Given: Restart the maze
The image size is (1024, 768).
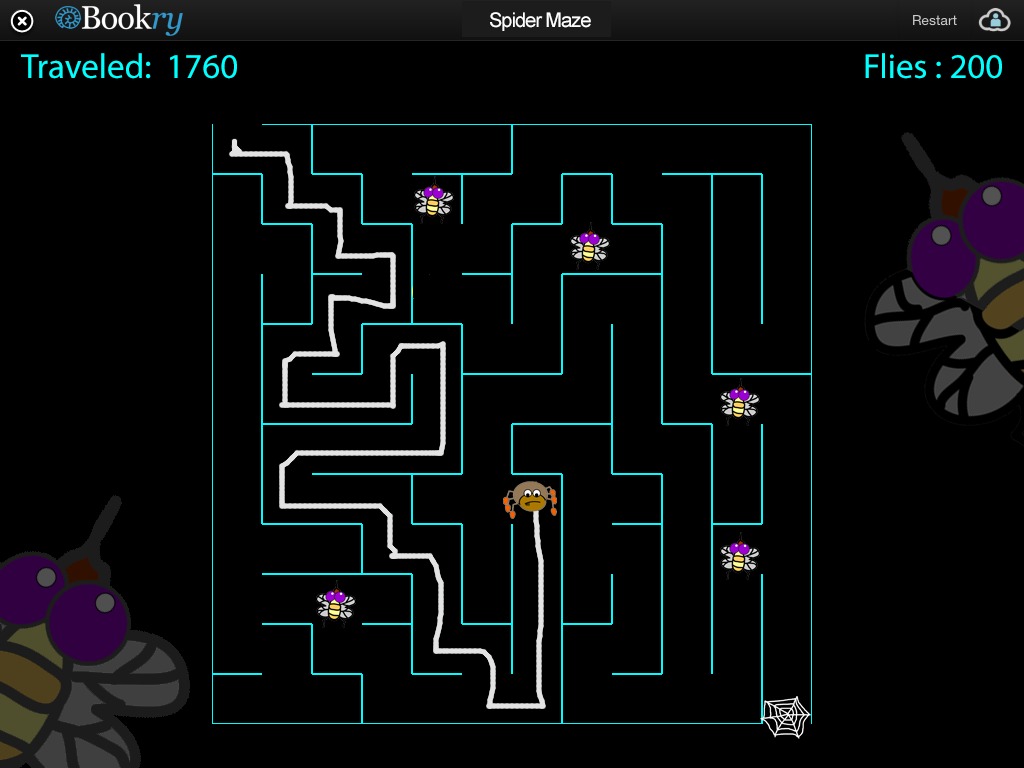Looking at the screenshot, I should coord(934,20).
